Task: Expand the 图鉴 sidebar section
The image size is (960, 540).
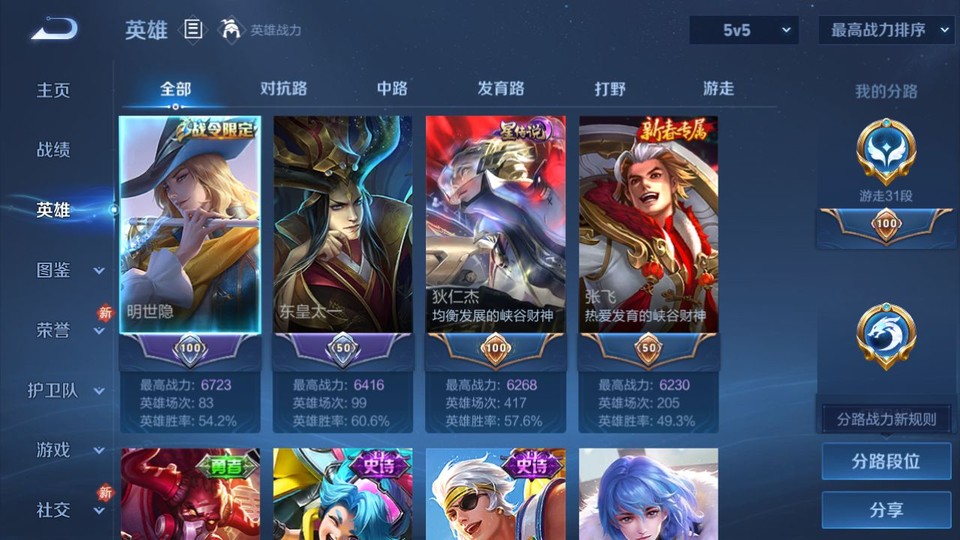Action: point(68,270)
